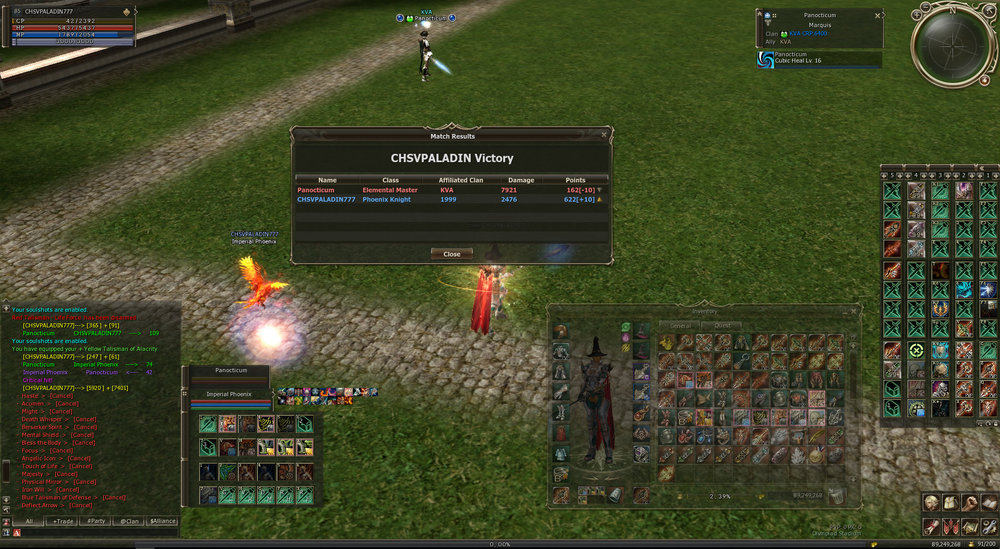Open the General tab in Inventory

(x=680, y=326)
